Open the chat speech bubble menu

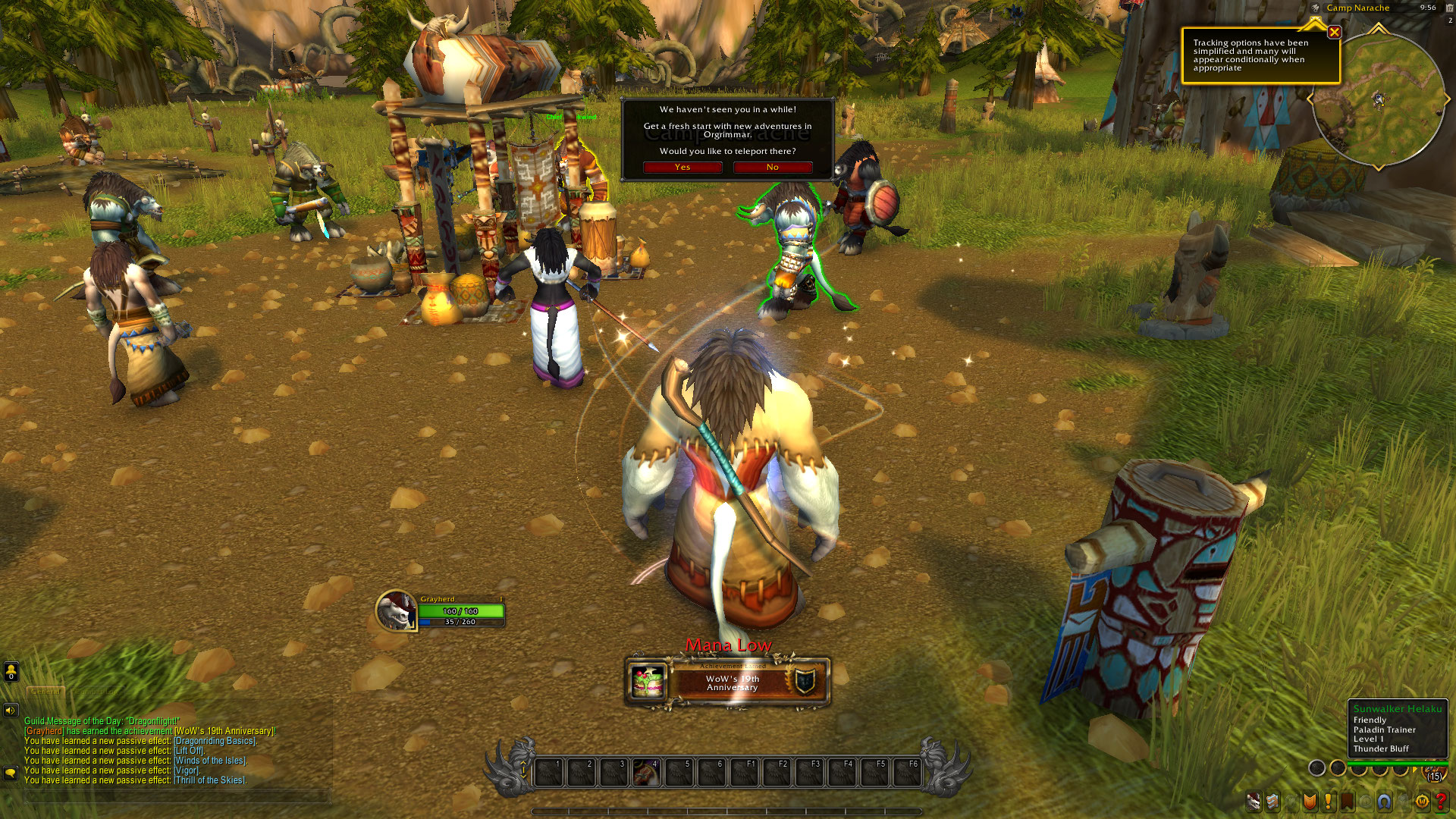pyautogui.click(x=10, y=773)
